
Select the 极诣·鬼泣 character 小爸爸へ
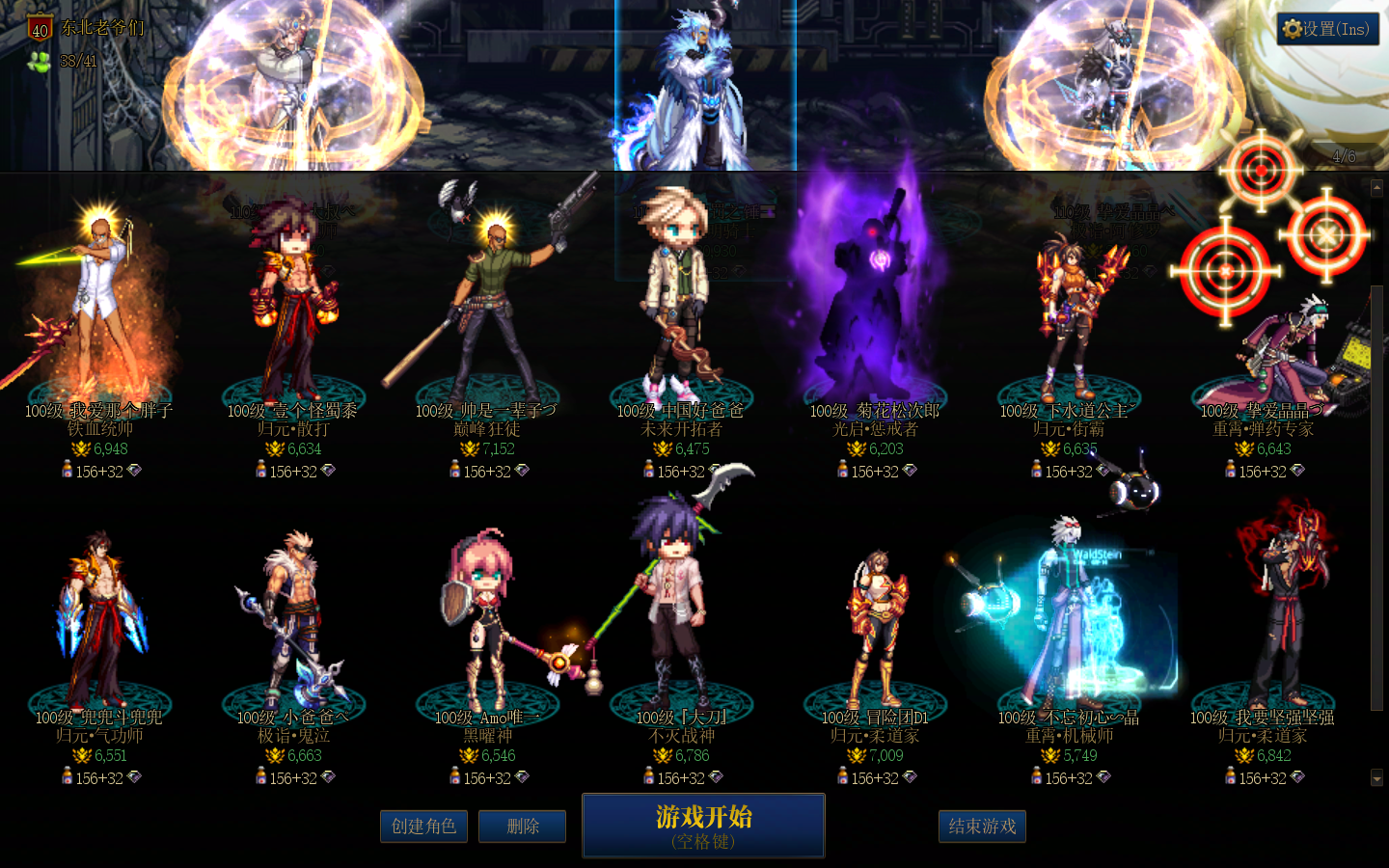(292, 627)
